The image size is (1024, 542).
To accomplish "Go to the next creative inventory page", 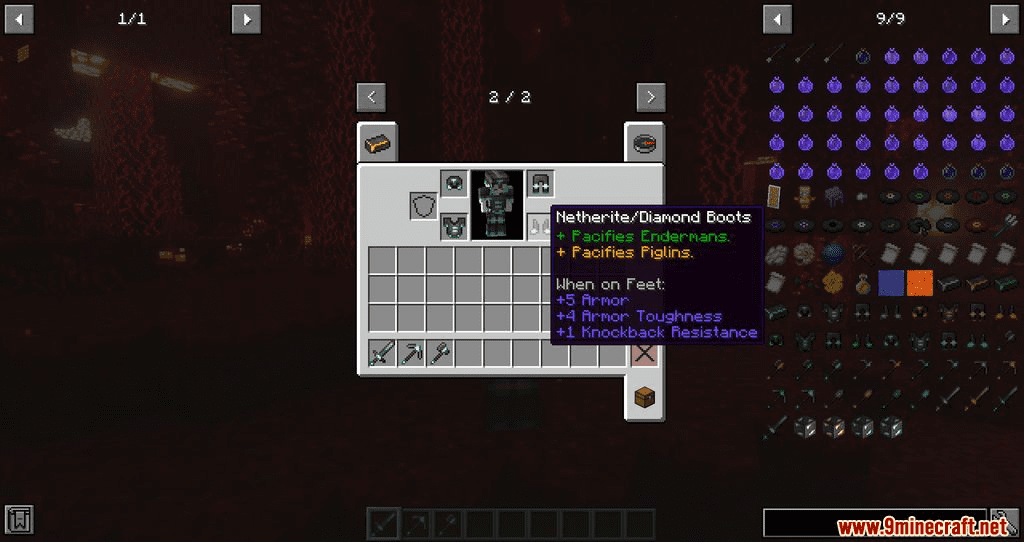I will click(651, 97).
